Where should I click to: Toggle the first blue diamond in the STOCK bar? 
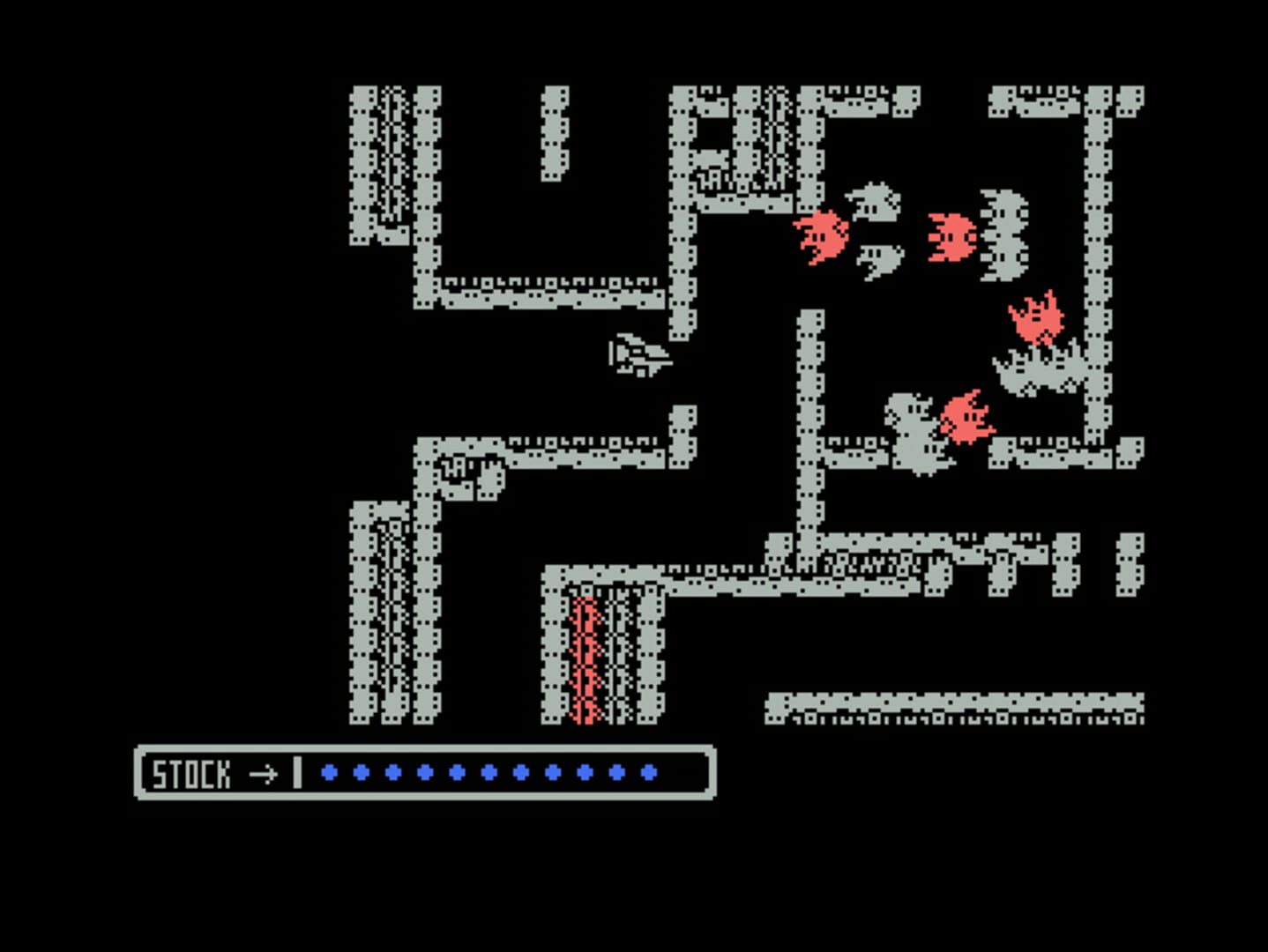(x=328, y=773)
